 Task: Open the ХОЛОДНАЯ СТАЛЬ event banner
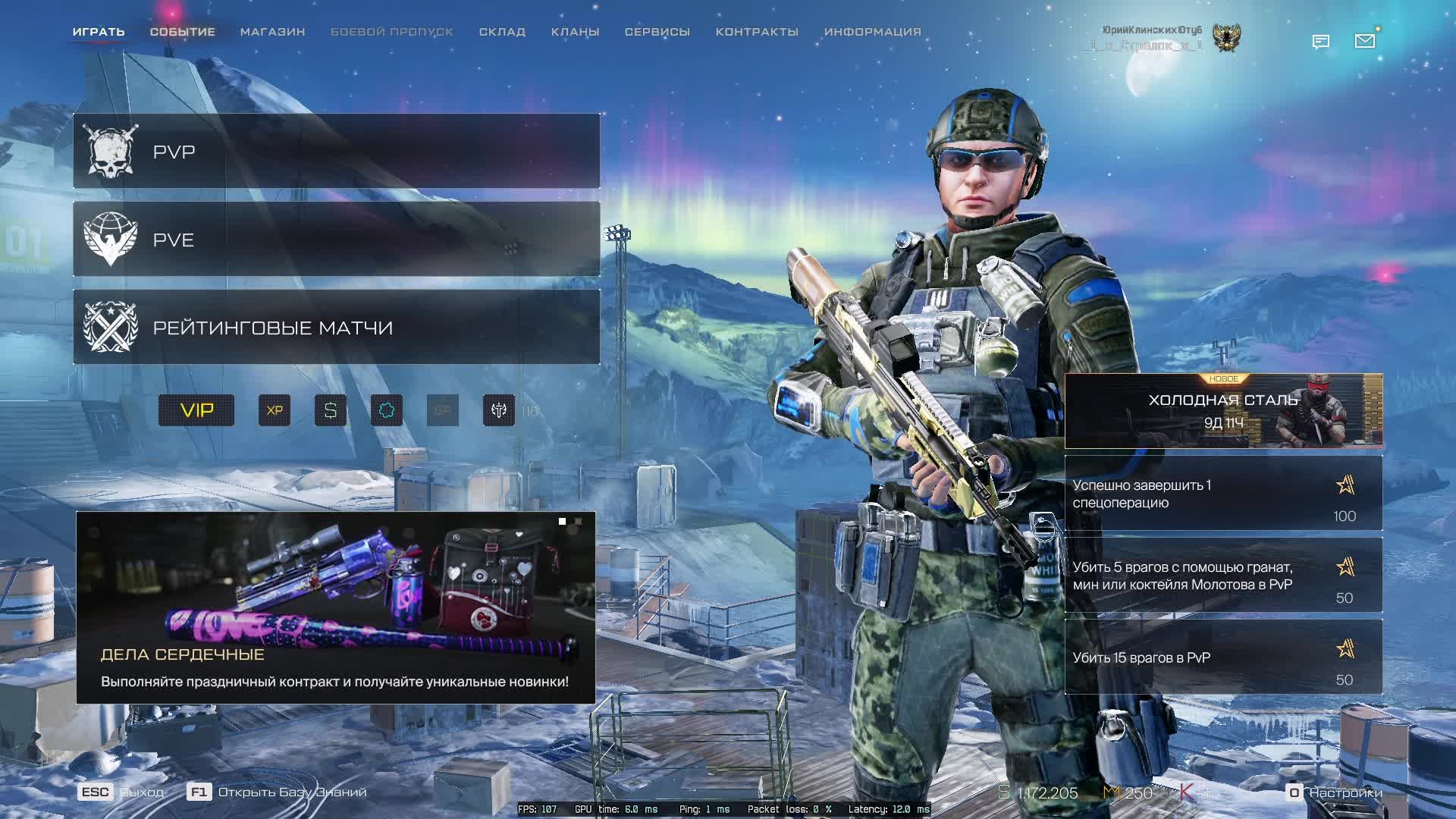coord(1223,410)
